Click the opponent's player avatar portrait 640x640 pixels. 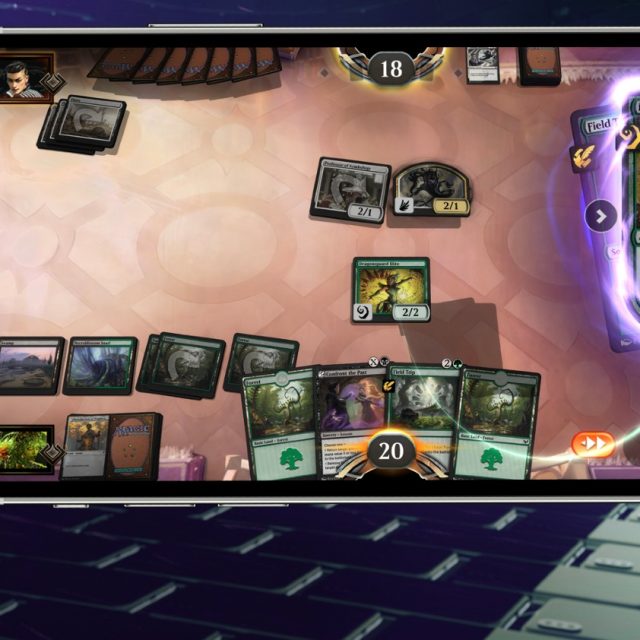(22, 77)
